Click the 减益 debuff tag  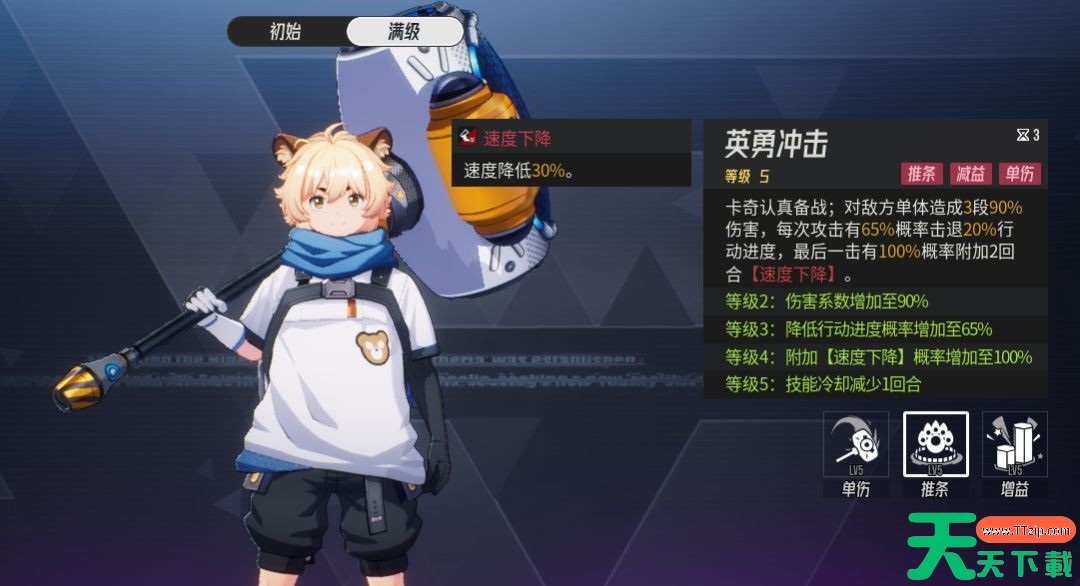[x=970, y=174]
